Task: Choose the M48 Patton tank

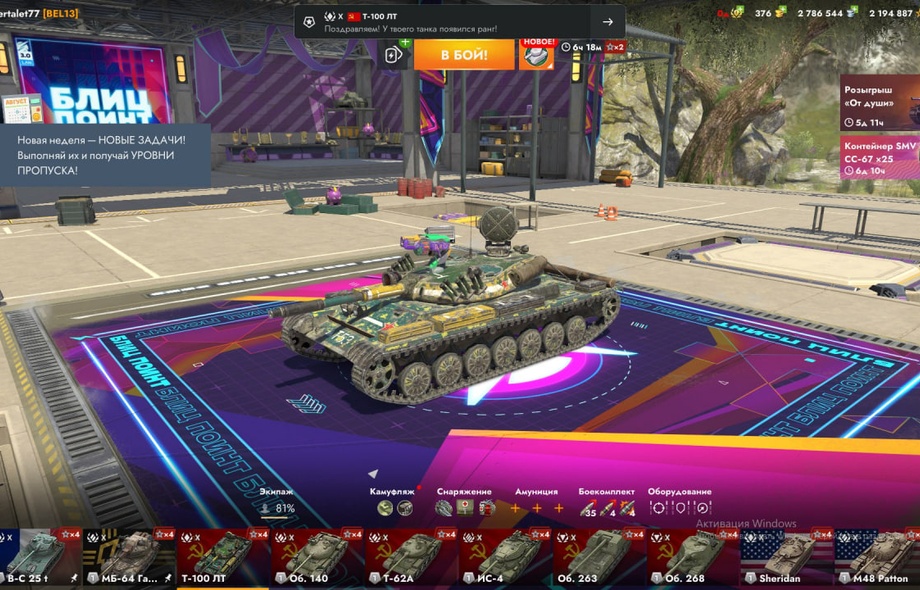Action: [x=878, y=558]
